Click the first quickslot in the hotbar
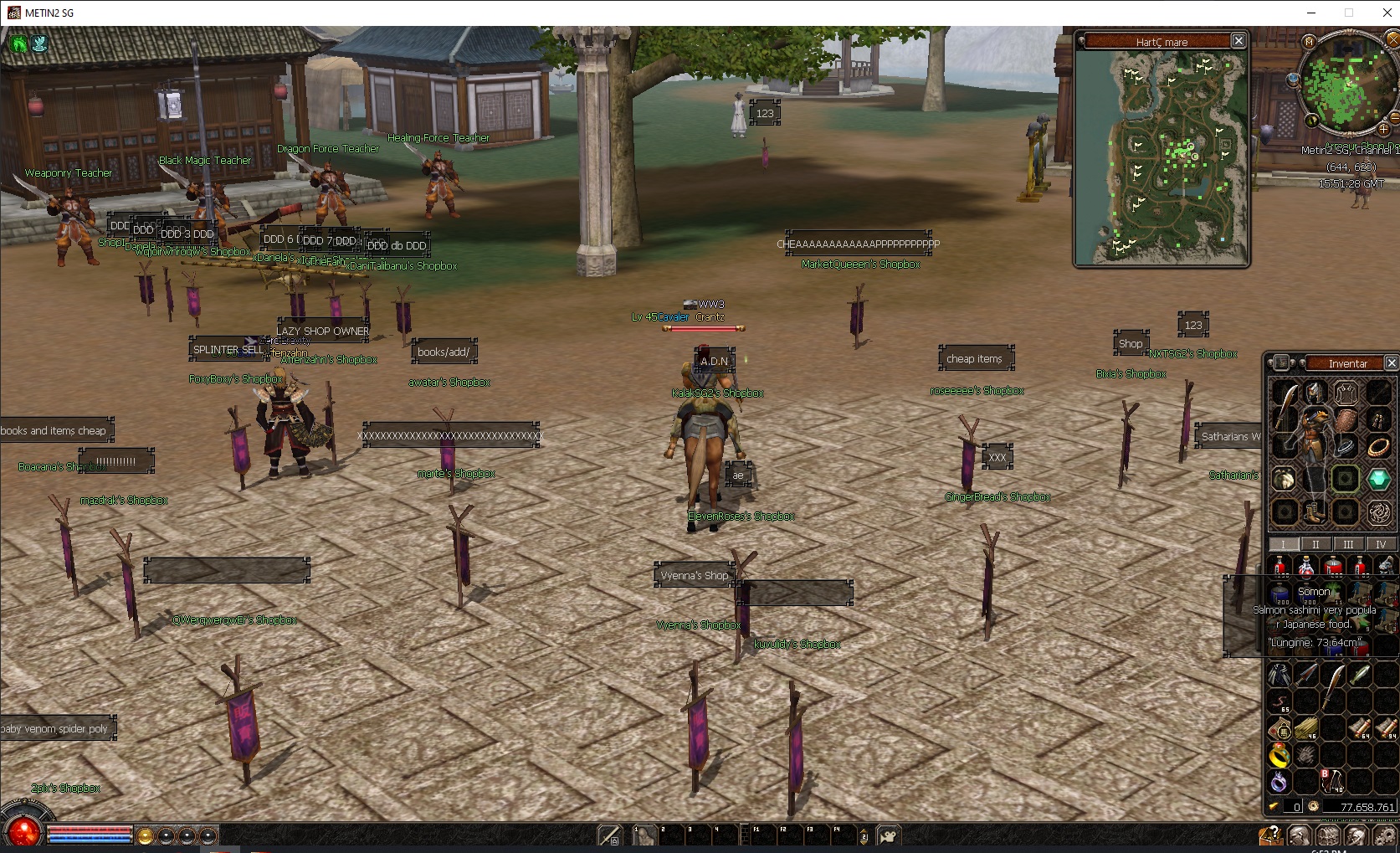1400x853 pixels. click(645, 835)
